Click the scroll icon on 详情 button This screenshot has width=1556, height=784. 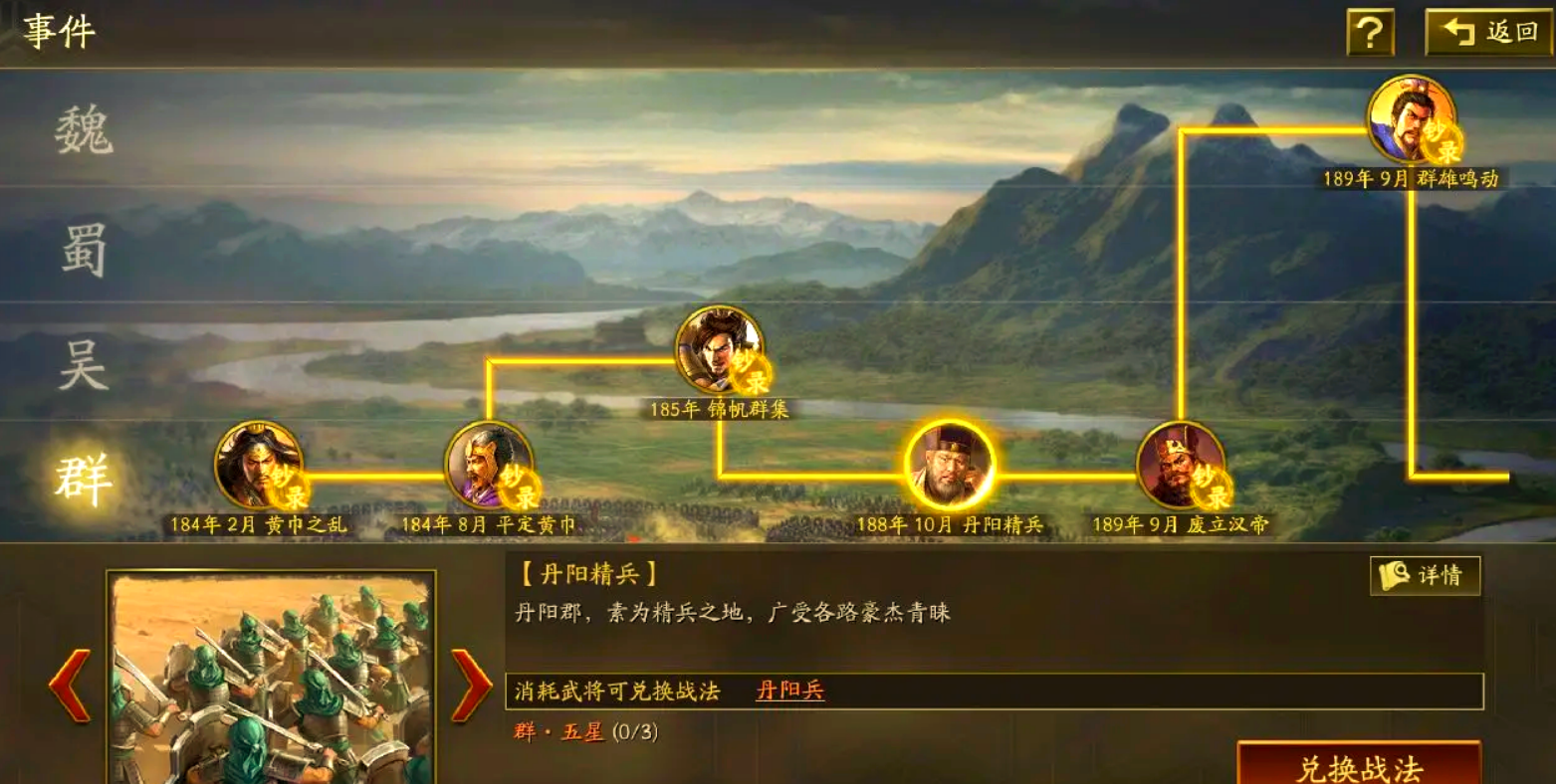click(1394, 575)
